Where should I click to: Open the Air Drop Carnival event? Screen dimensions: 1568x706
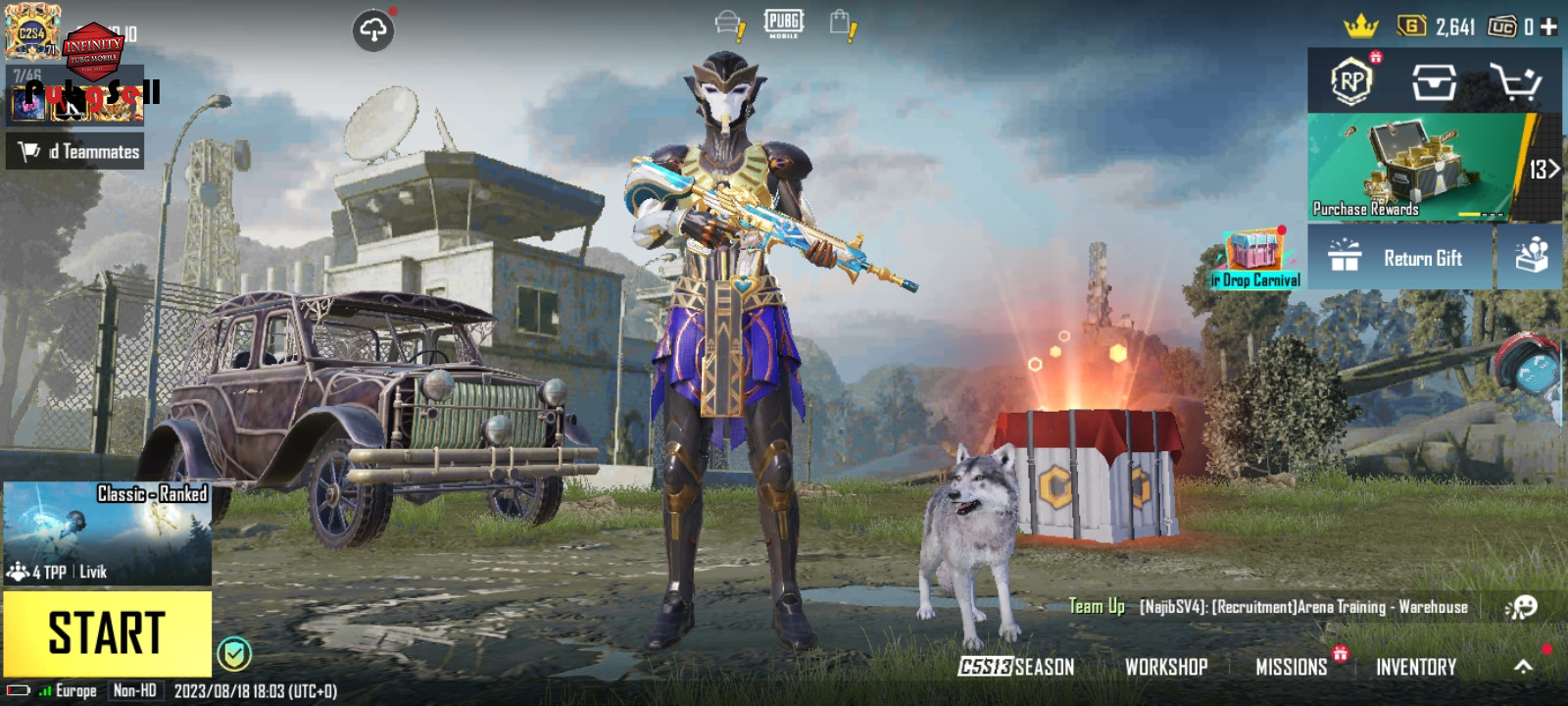(x=1256, y=260)
